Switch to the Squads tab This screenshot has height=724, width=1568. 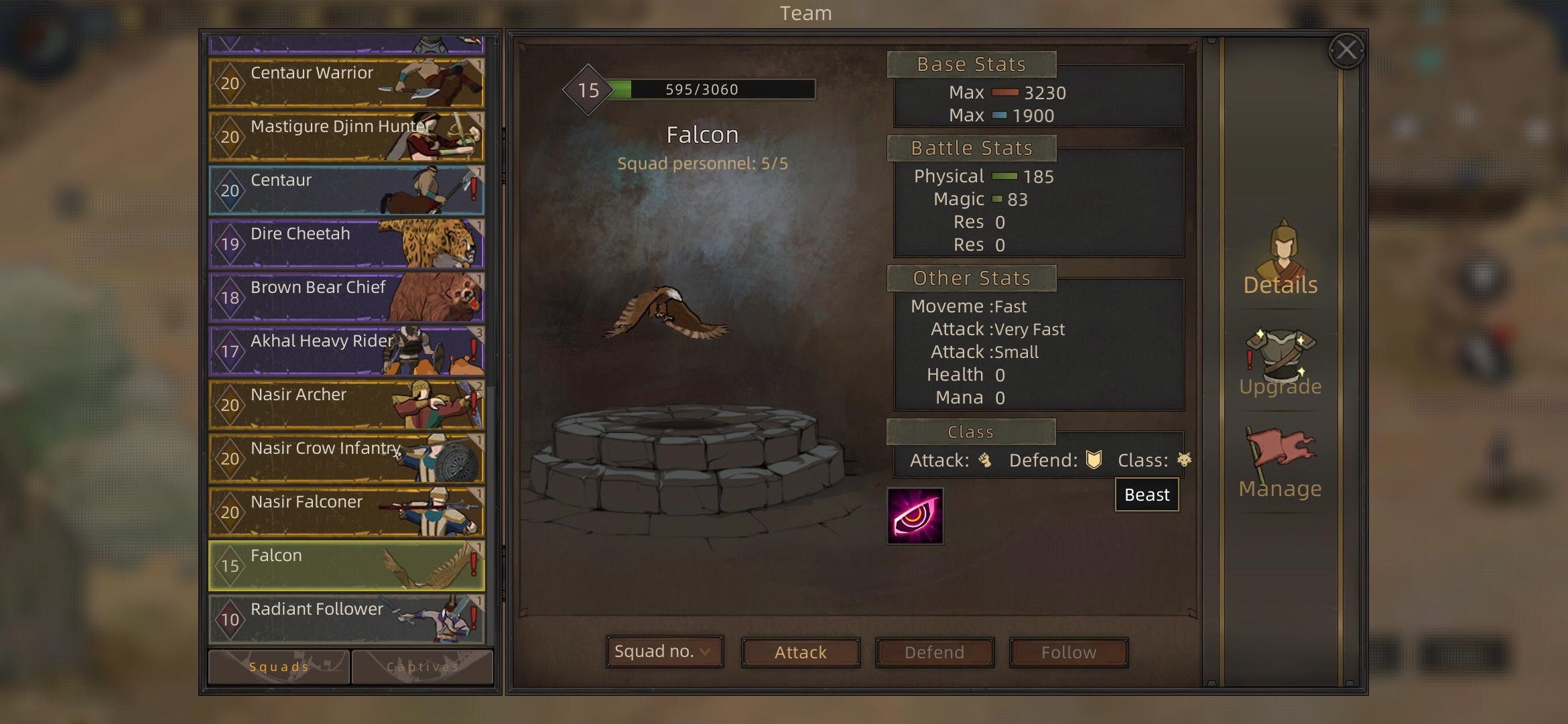[279, 666]
